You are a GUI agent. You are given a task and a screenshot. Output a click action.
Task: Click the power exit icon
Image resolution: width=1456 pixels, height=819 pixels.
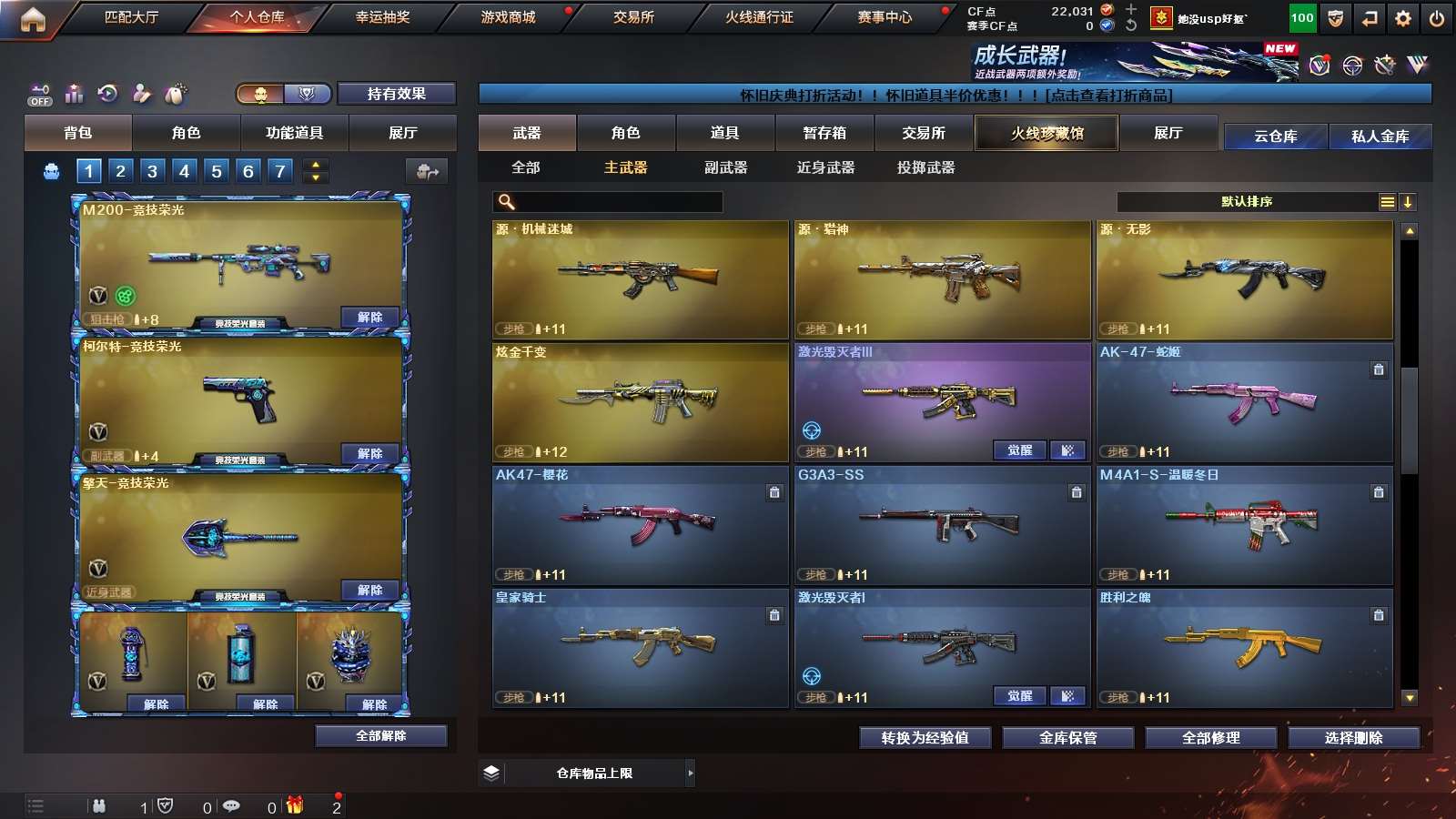(1437, 18)
